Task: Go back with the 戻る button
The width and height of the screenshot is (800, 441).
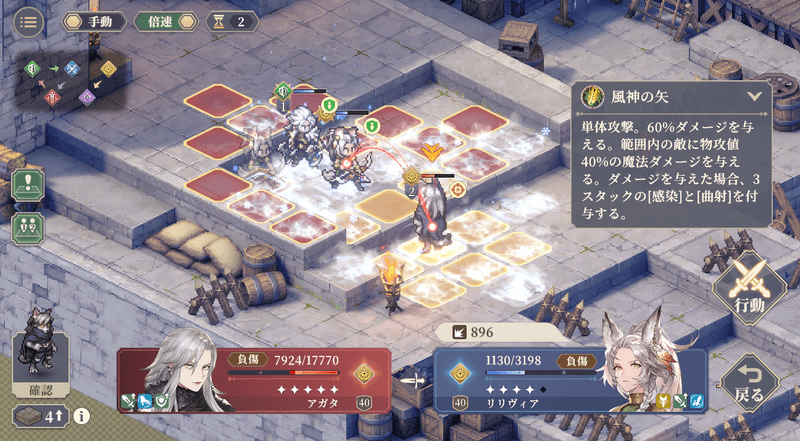Action: [749, 381]
